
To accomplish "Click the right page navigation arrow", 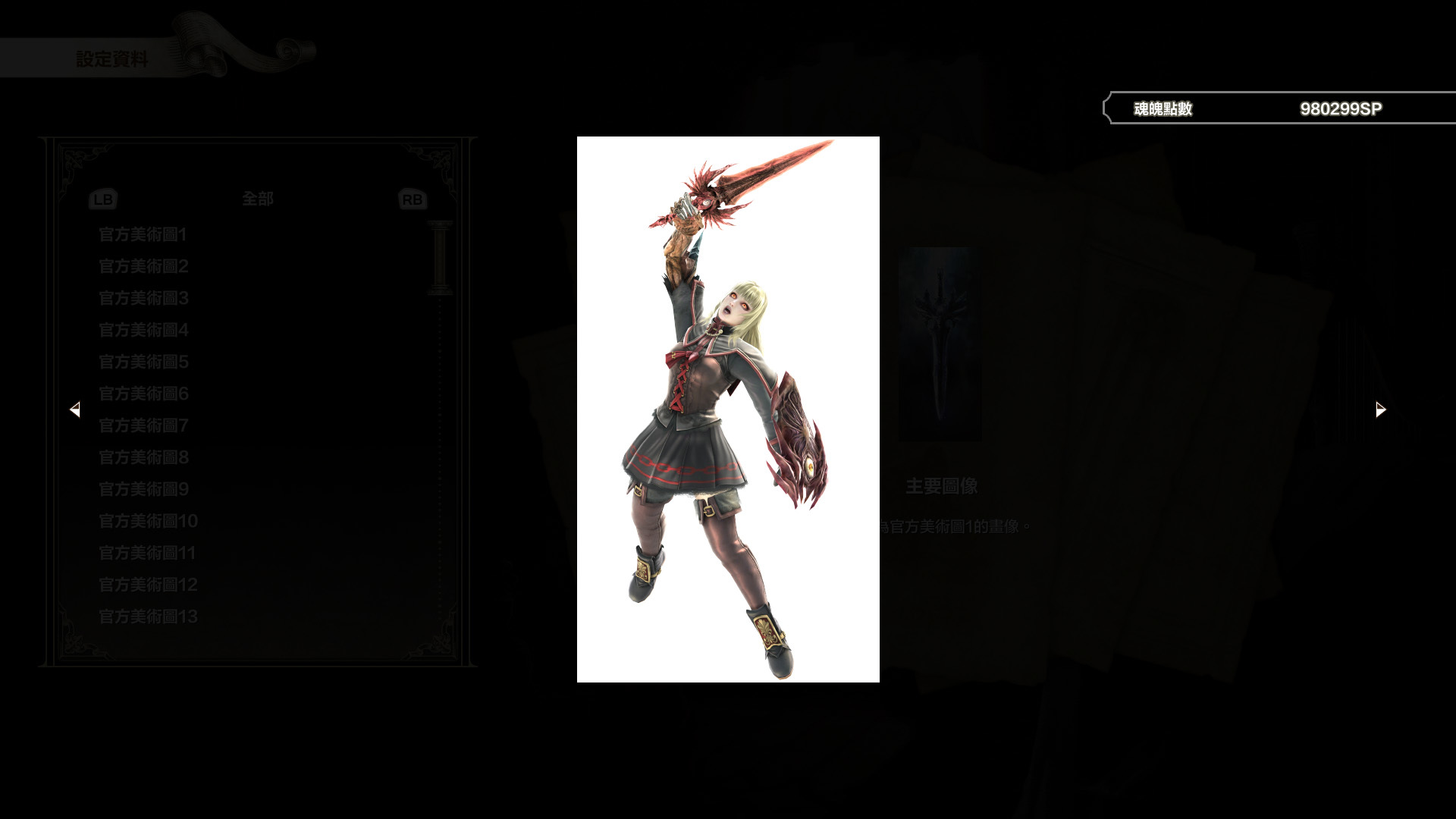I will click(x=1379, y=409).
